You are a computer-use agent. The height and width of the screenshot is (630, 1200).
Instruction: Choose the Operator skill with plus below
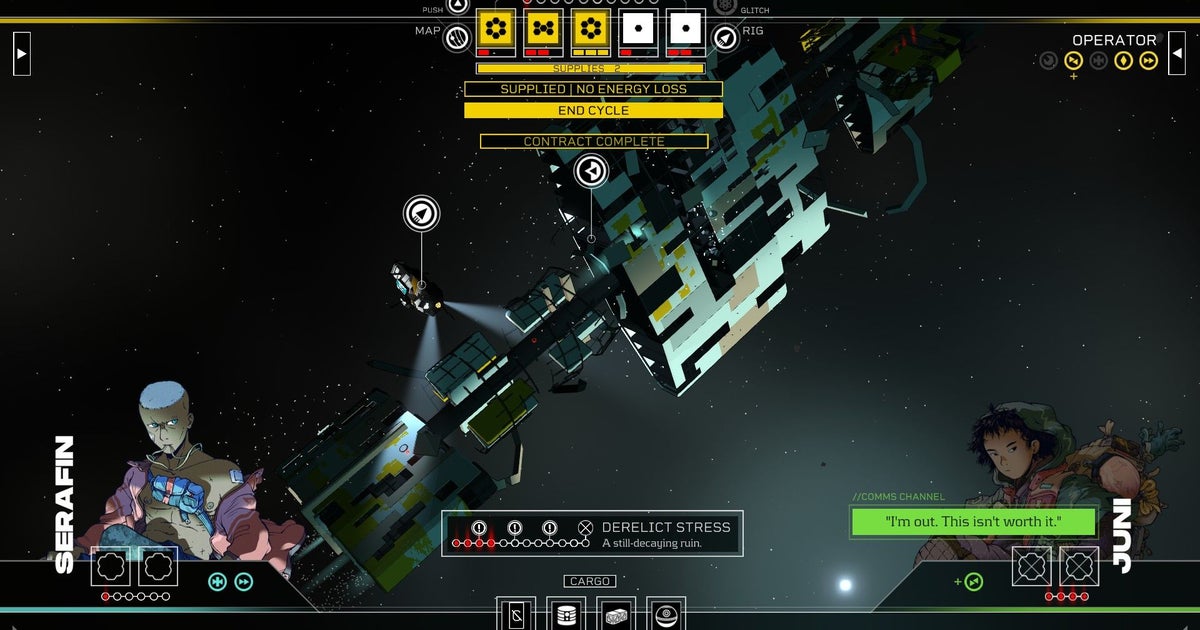tap(1074, 61)
